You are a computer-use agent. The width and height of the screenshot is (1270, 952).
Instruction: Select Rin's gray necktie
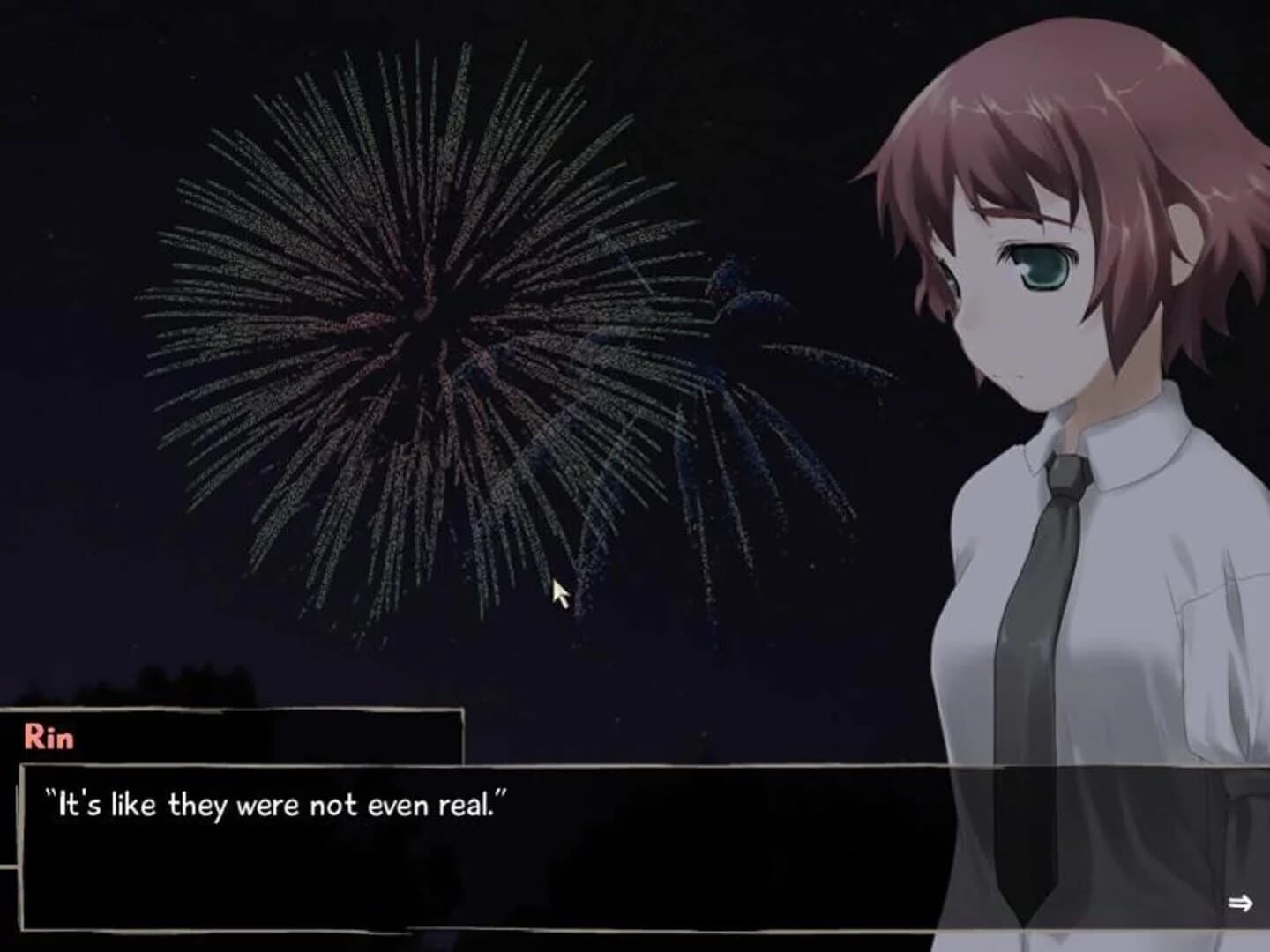tap(1041, 573)
